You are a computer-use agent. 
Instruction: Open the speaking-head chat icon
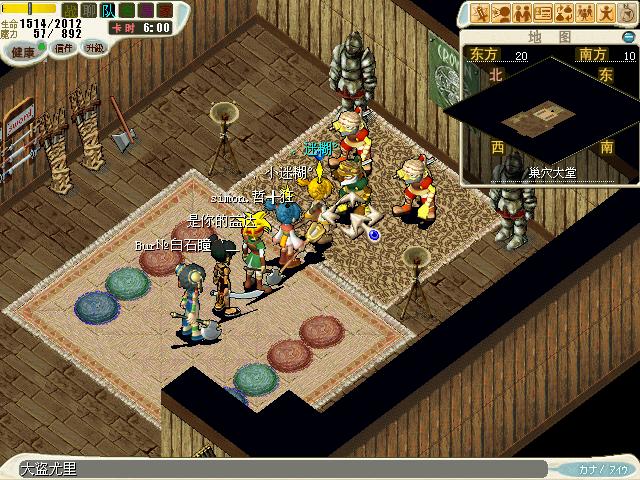click(x=501, y=13)
